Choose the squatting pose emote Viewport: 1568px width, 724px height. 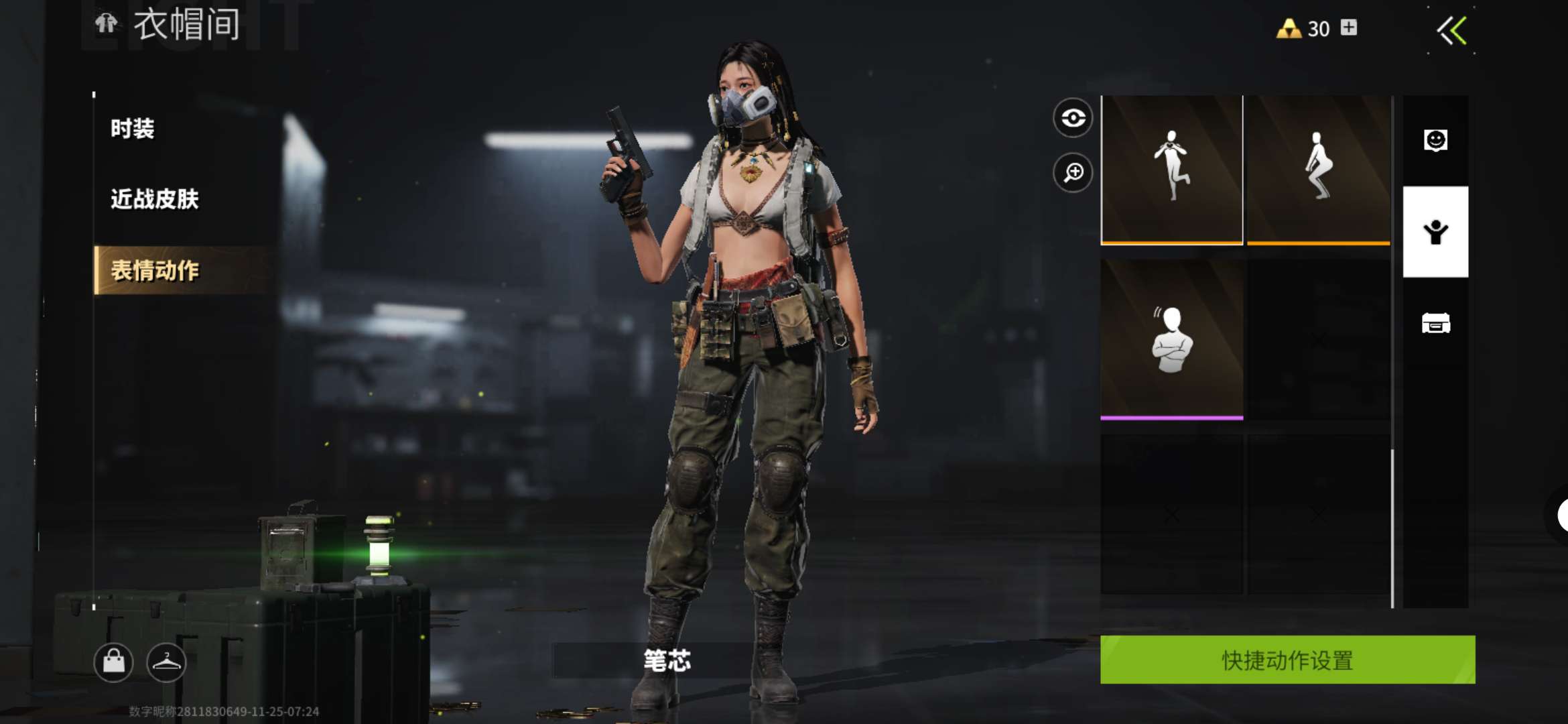1318,169
